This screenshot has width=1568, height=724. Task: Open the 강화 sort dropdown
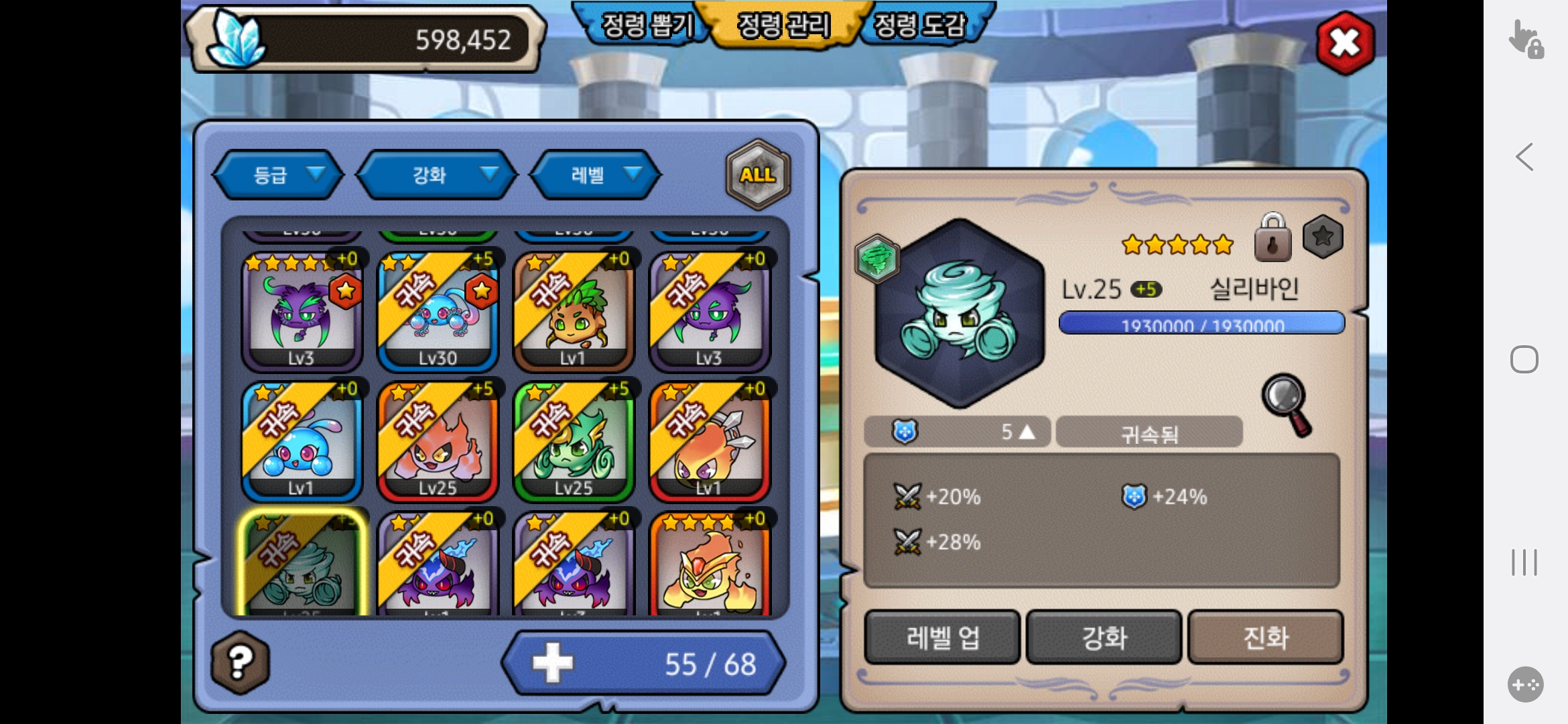(437, 175)
